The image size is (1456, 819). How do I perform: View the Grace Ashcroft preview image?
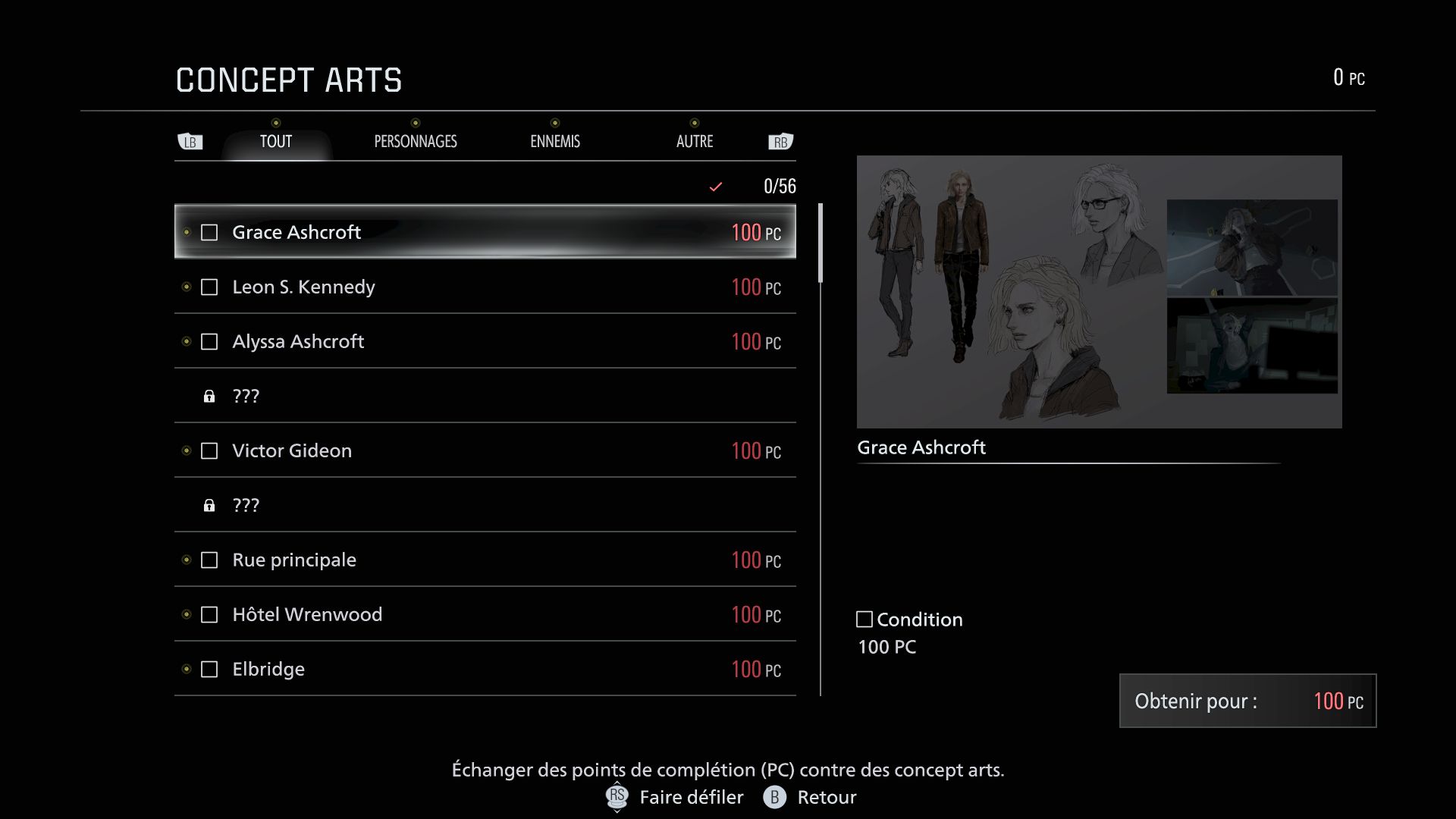1099,292
